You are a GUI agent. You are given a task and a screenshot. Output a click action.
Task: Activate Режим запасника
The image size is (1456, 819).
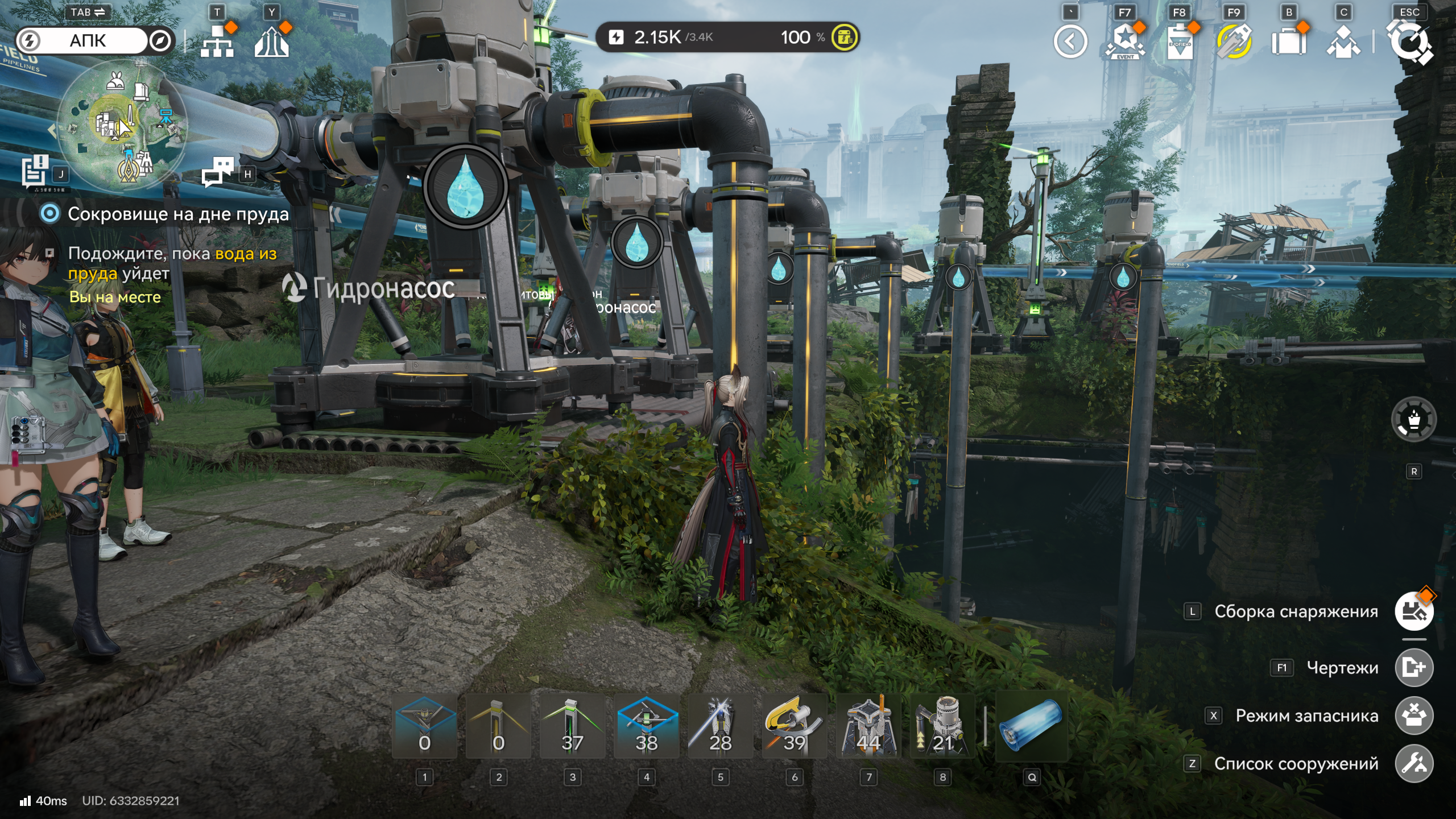[1414, 715]
